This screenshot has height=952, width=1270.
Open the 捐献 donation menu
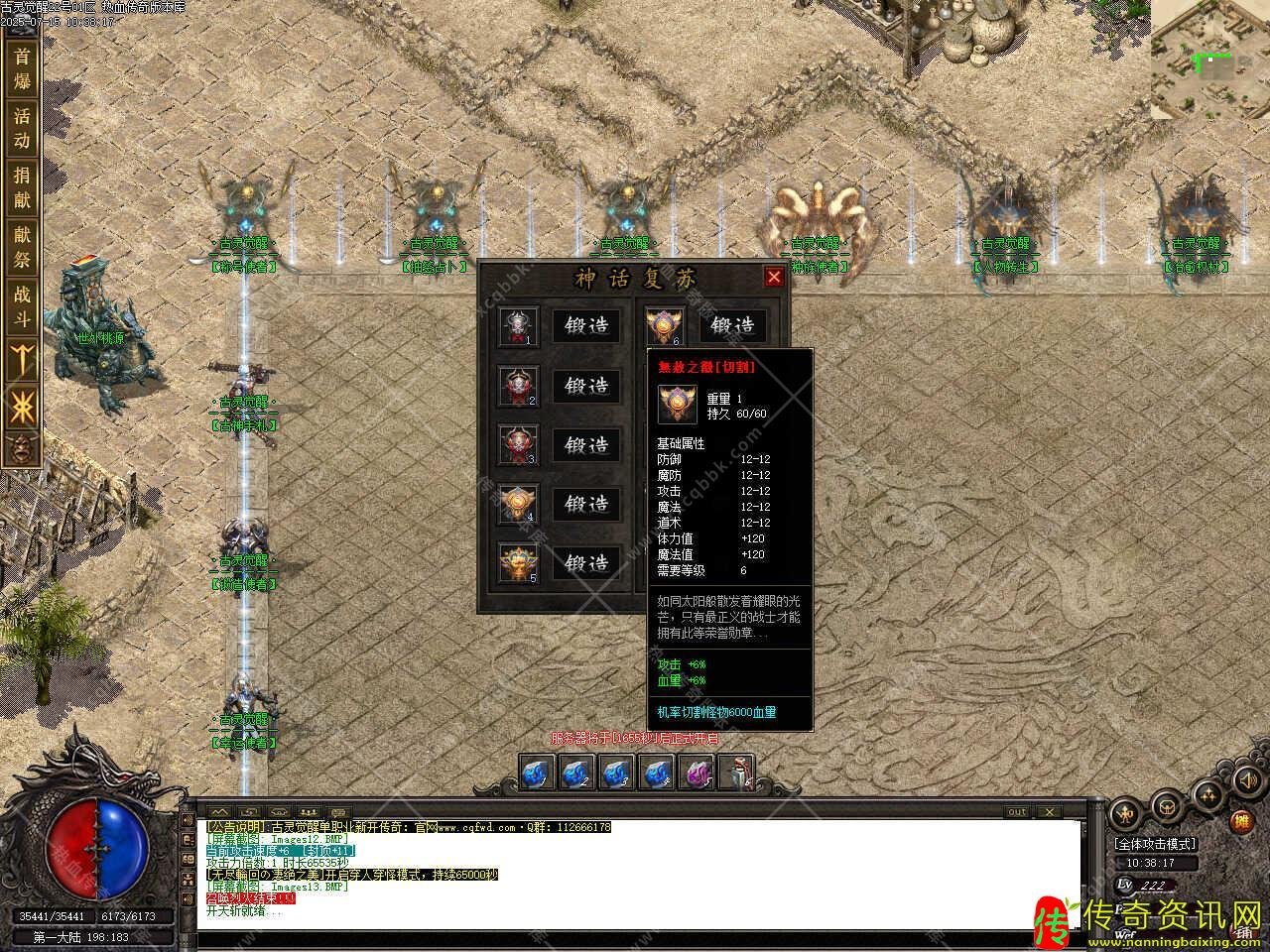pyautogui.click(x=22, y=187)
